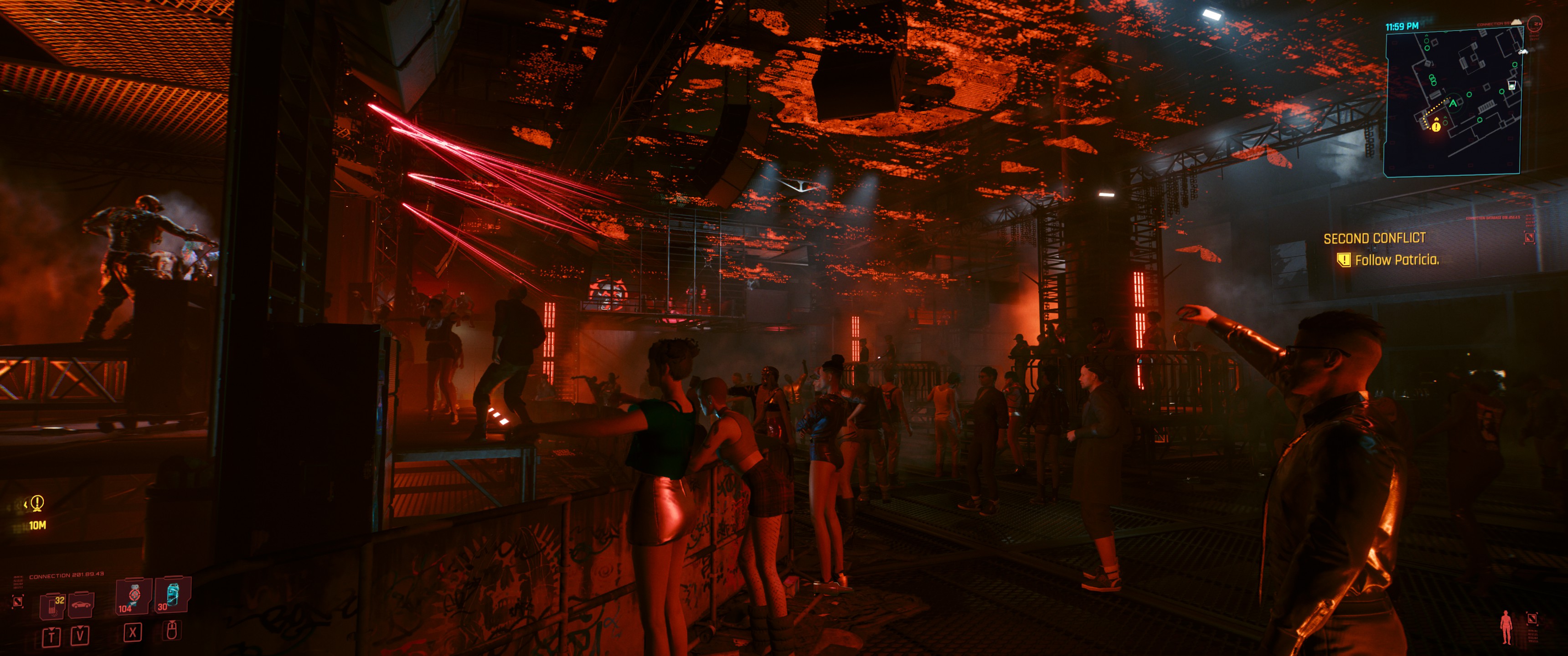
Task: Select the yellow quest marker on the minimap
Action: [x=1437, y=127]
